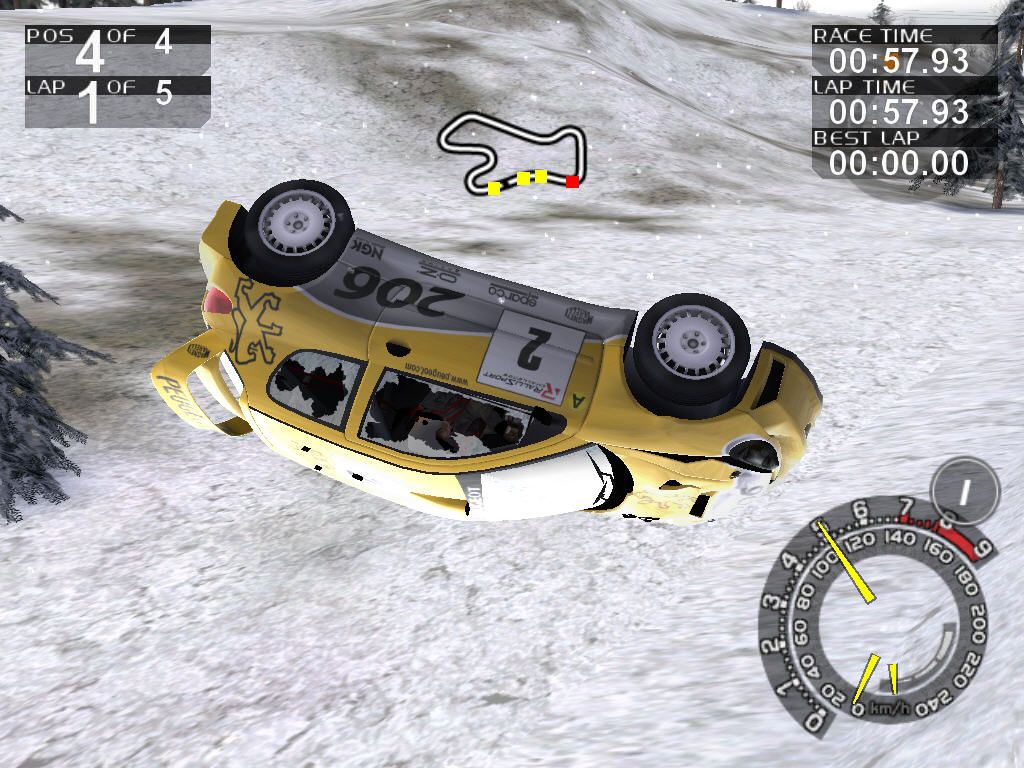Click the track outline minimap
This screenshot has height=768, width=1024.
click(x=512, y=152)
